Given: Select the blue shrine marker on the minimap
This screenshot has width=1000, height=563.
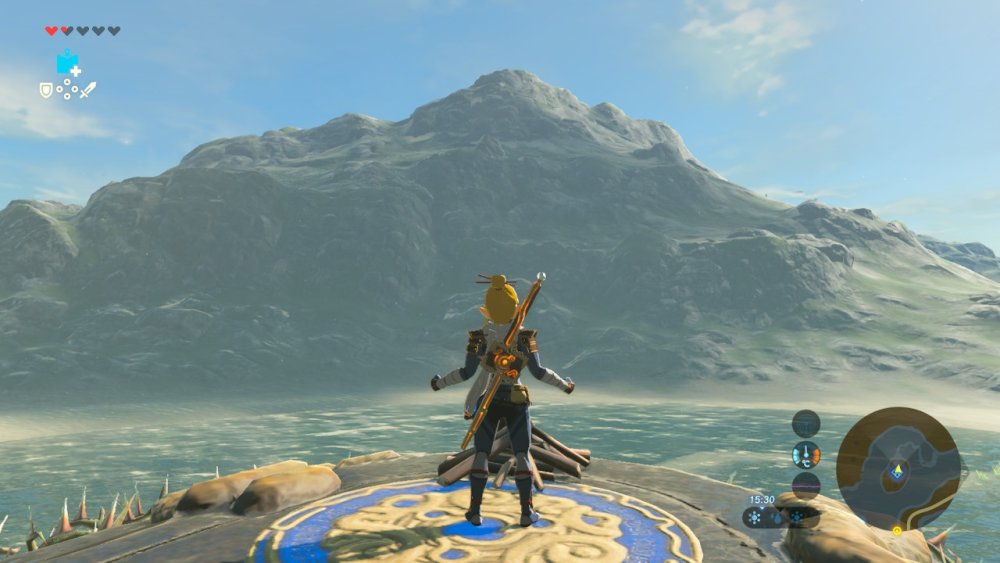Looking at the screenshot, I should point(898,471).
